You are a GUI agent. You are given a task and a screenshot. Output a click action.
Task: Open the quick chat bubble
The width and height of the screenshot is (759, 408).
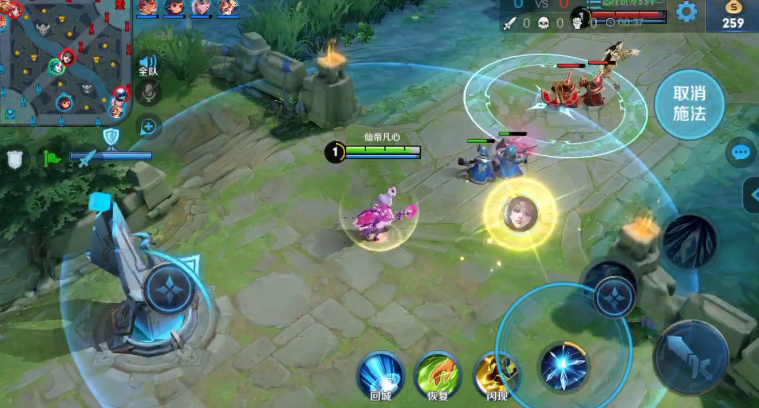[740, 152]
